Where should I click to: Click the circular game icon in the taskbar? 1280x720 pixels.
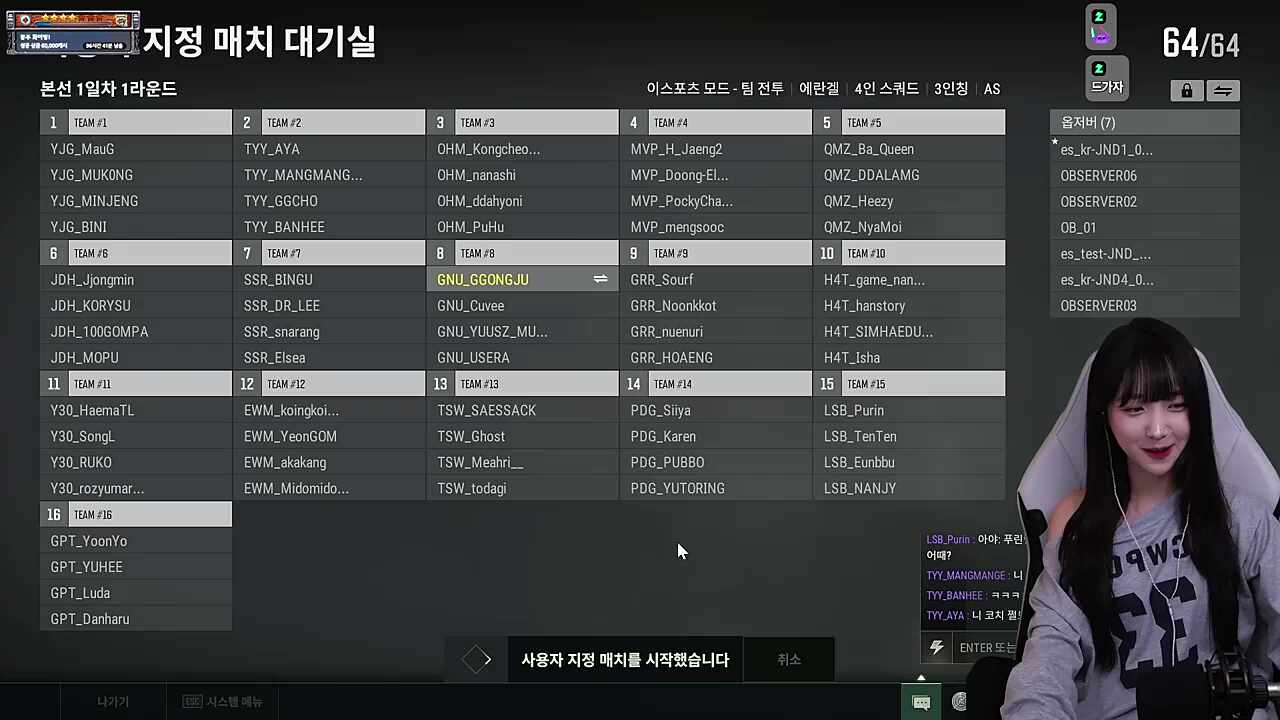959,701
